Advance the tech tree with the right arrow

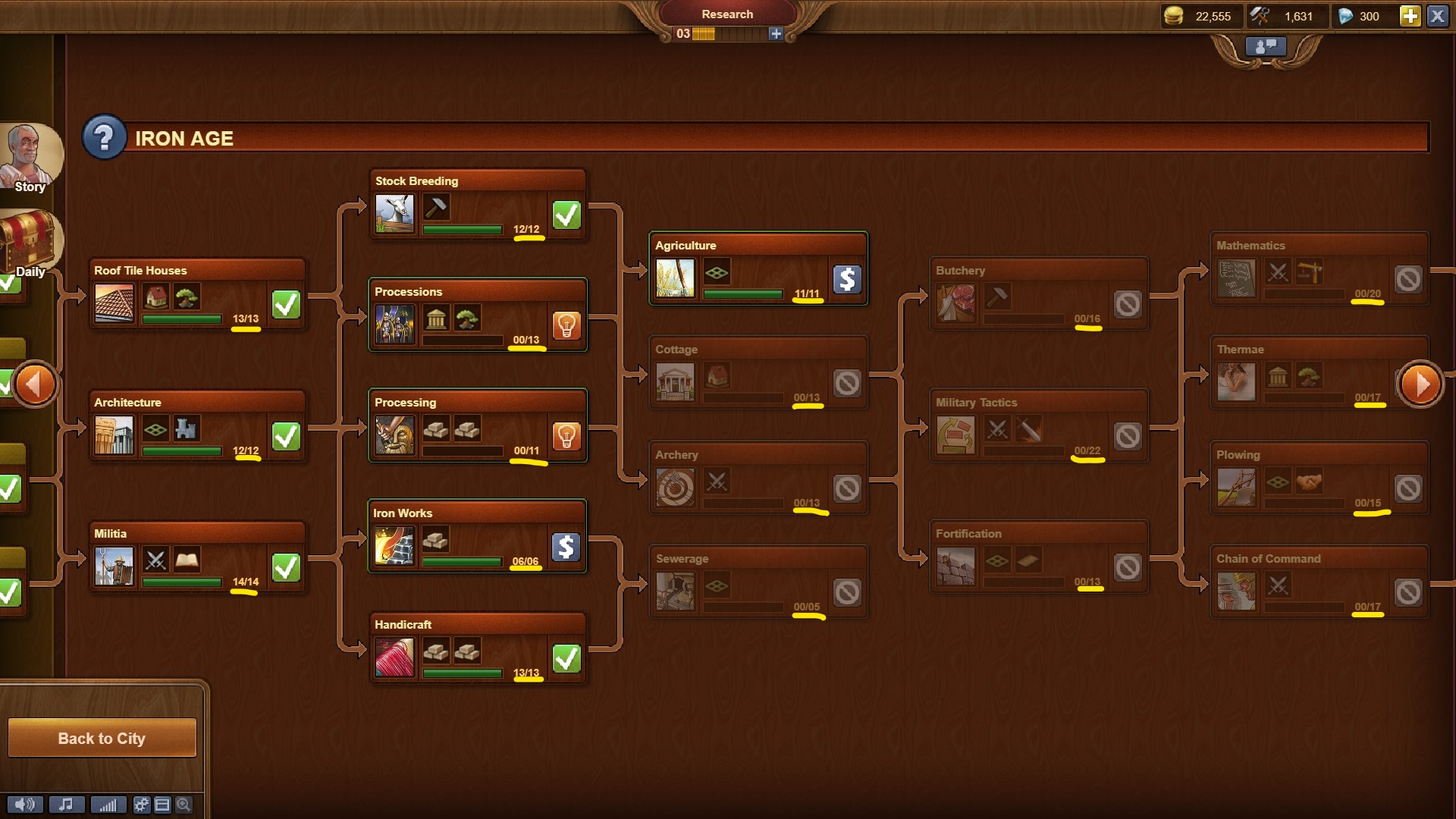point(1420,384)
